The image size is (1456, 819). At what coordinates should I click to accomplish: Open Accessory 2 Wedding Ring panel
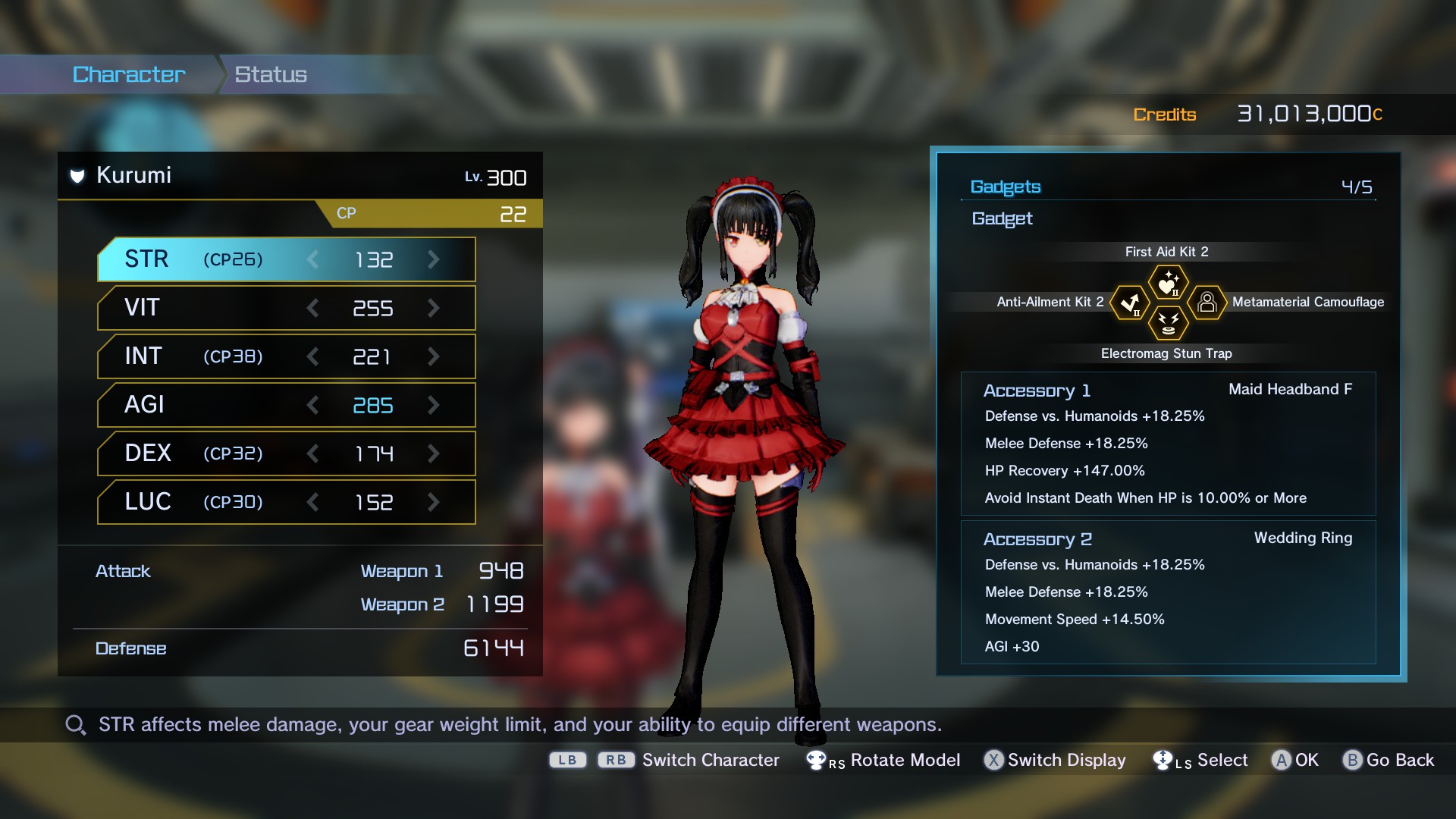click(x=1168, y=592)
